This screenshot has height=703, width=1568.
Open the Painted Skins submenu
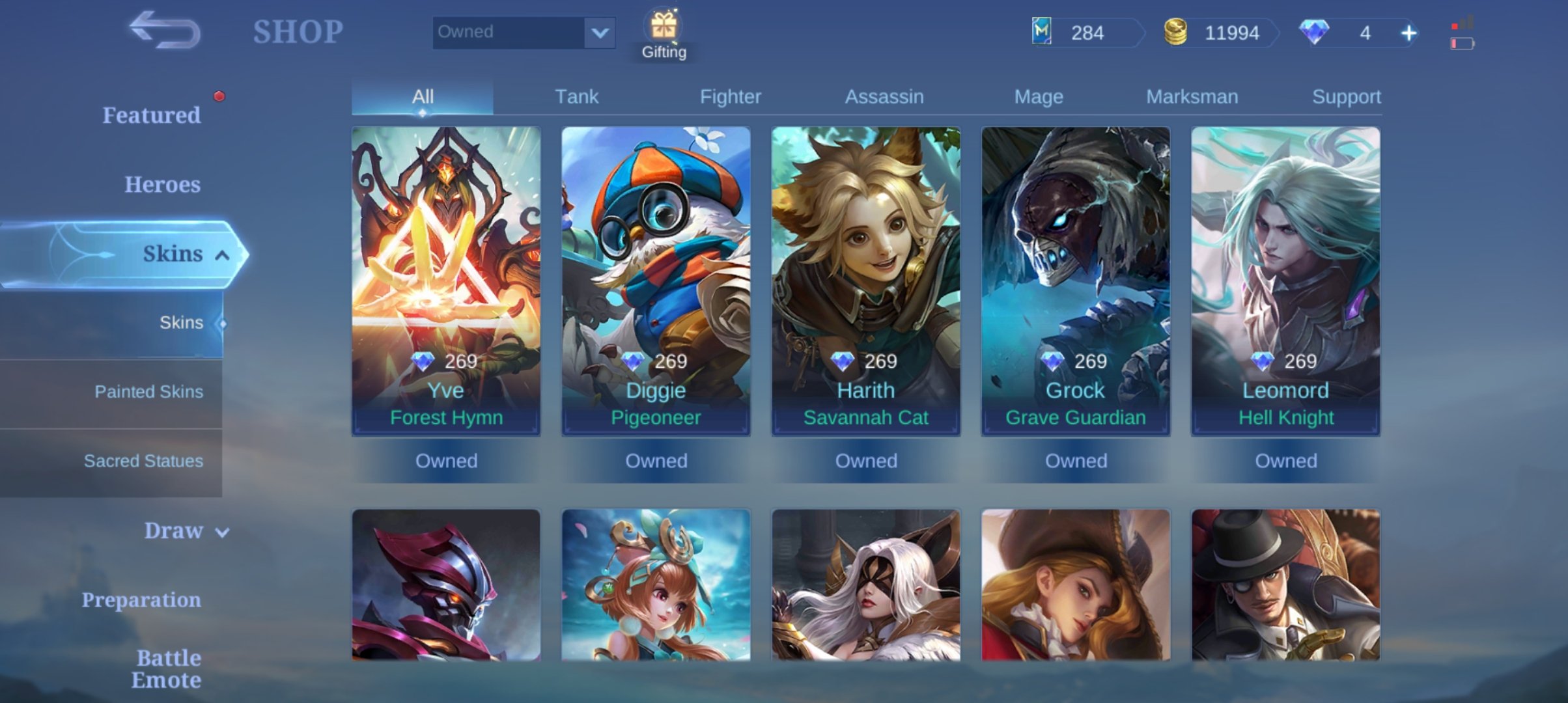pos(148,392)
